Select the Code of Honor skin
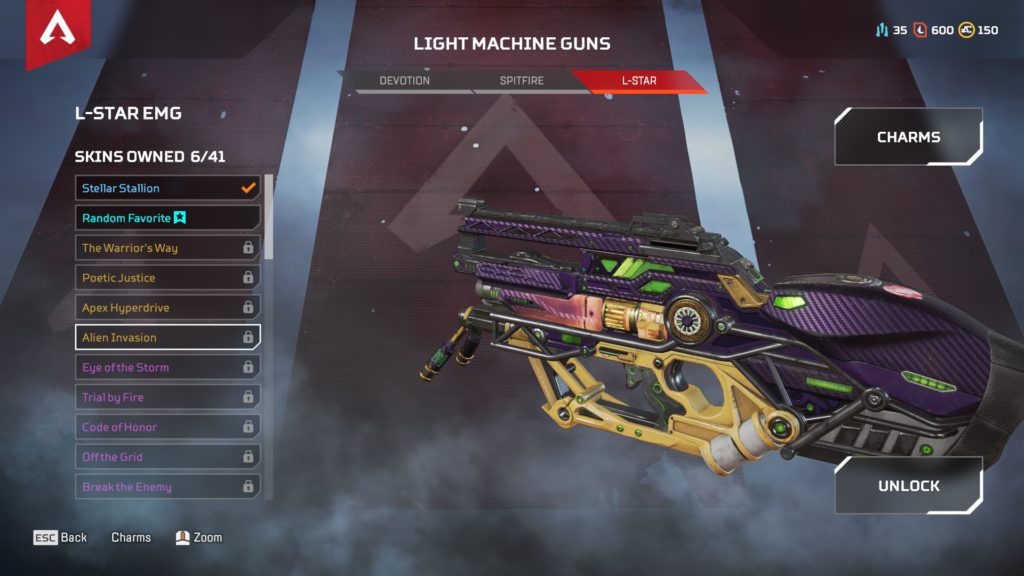Screen dimensions: 1024x576 [x=167, y=427]
